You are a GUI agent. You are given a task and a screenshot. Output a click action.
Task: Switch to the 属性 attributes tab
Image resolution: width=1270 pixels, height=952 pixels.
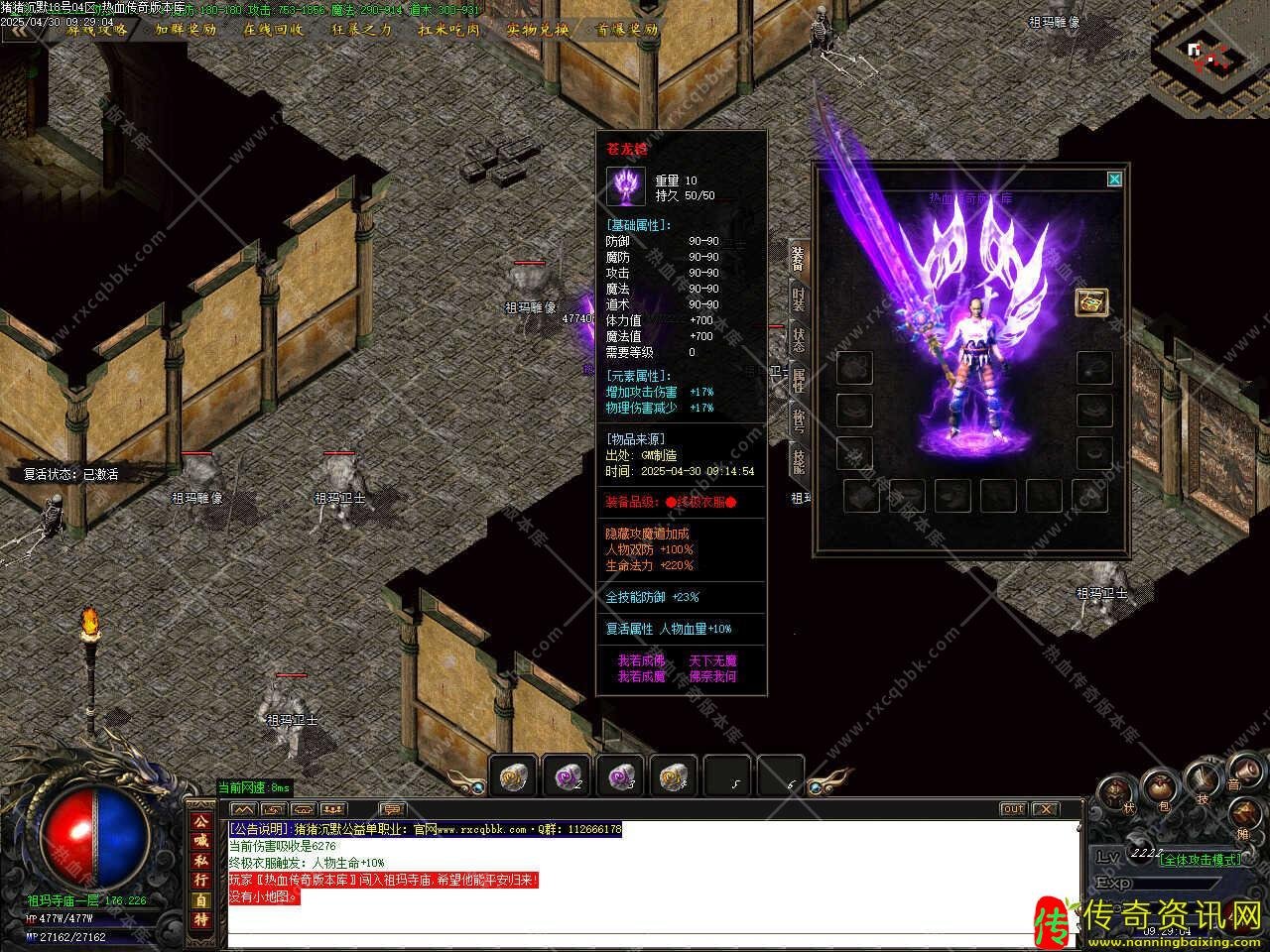pos(799,379)
